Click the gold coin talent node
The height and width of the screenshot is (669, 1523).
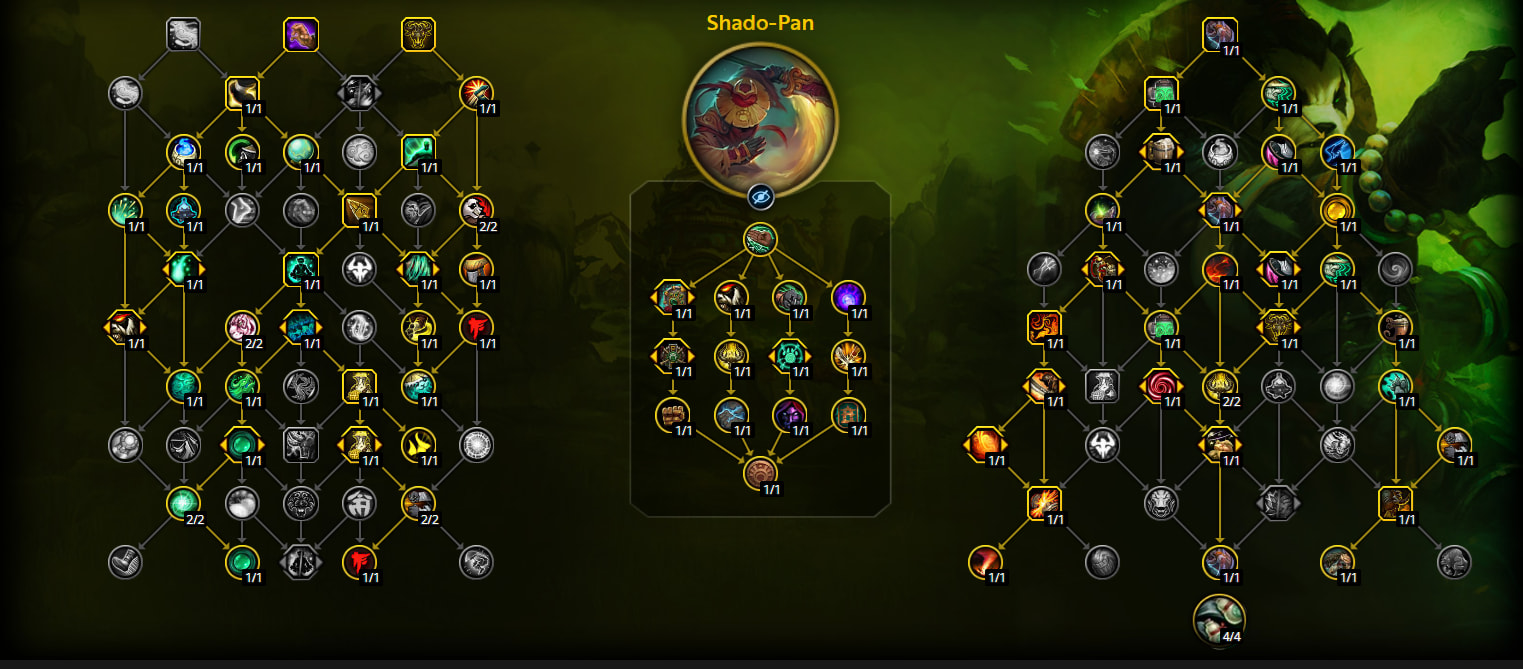click(1337, 210)
